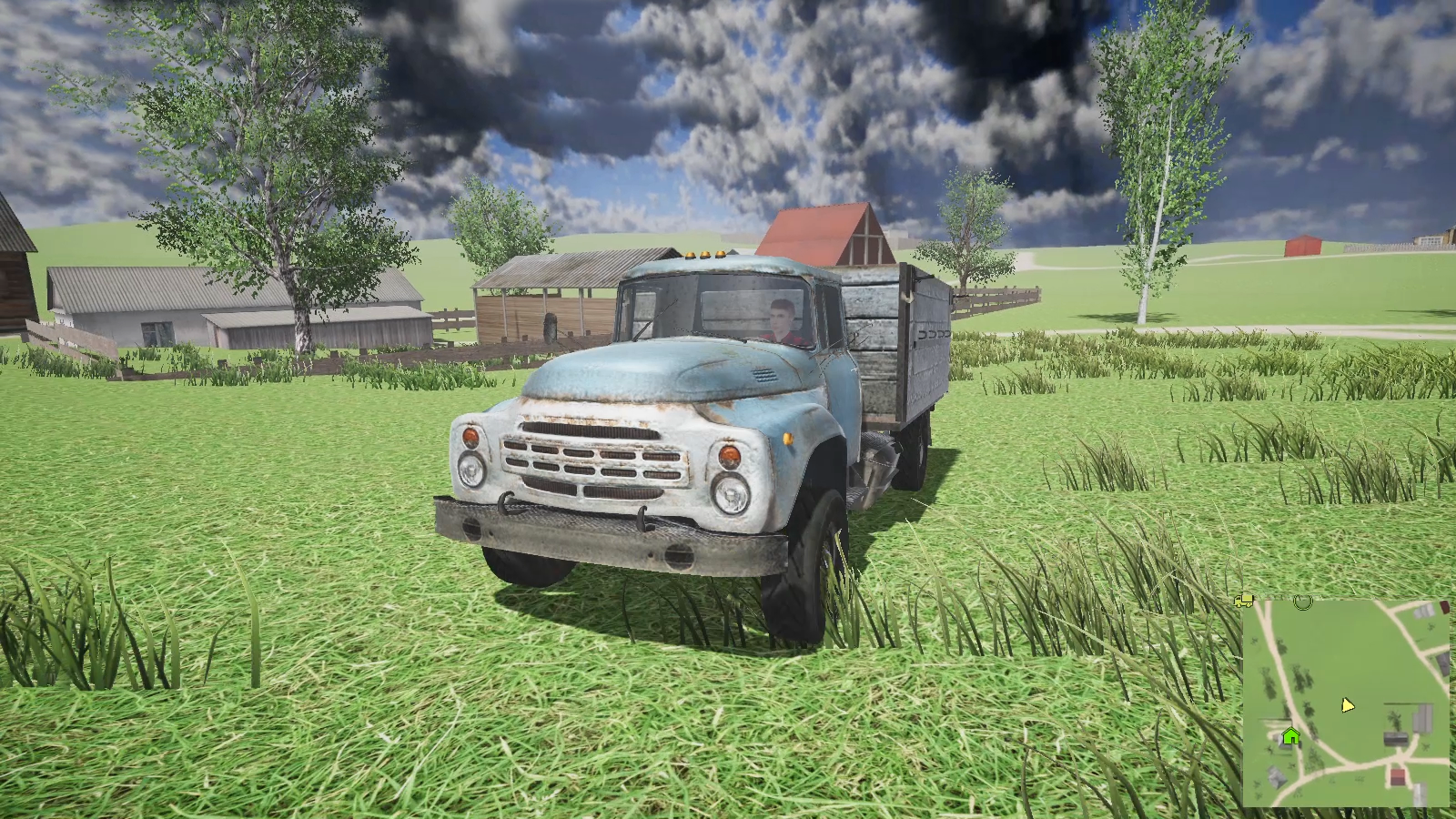Select the red-roofed building on the minimap

(x=1397, y=775)
